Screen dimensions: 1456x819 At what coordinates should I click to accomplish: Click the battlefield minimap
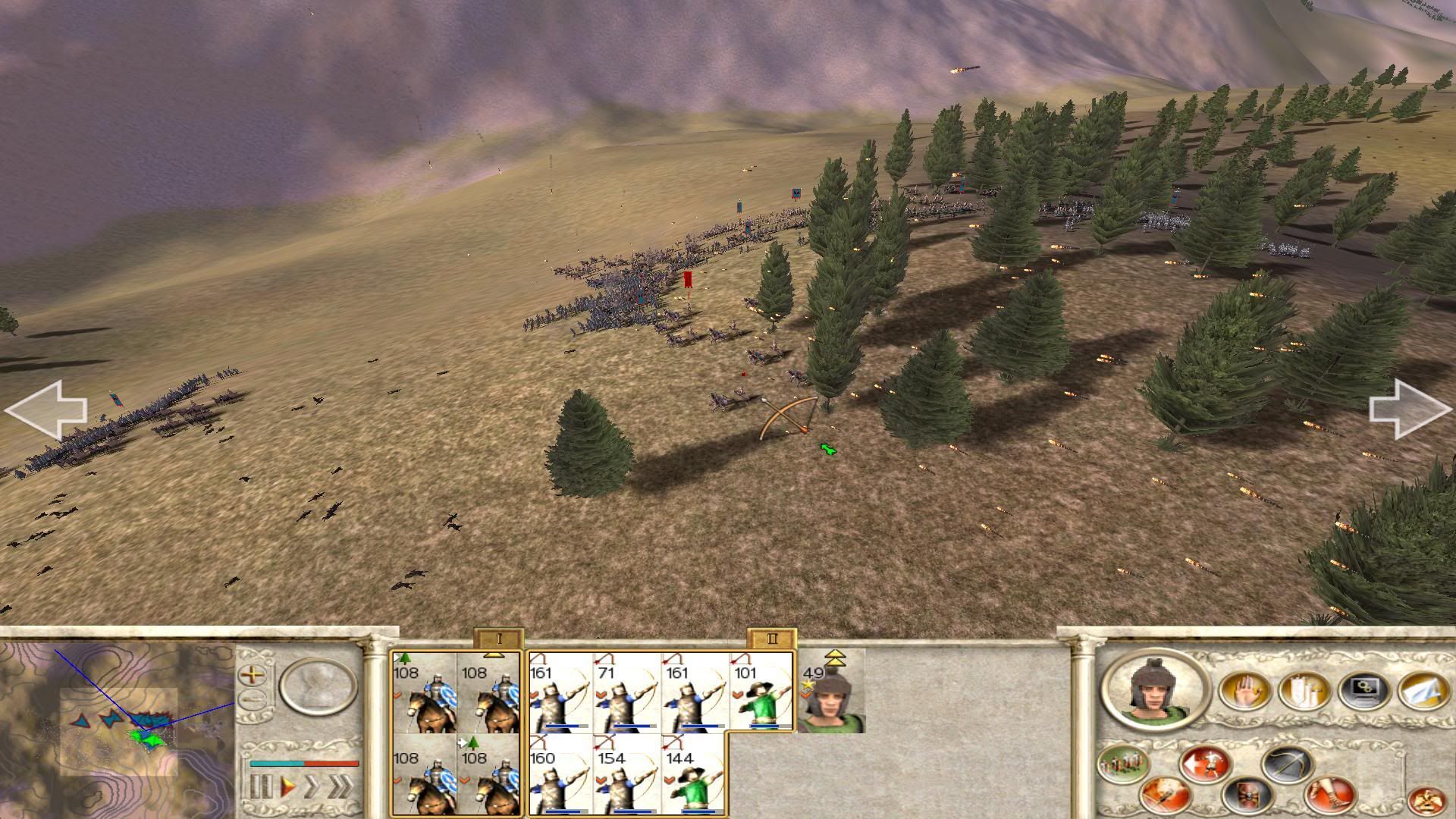pyautogui.click(x=118, y=730)
